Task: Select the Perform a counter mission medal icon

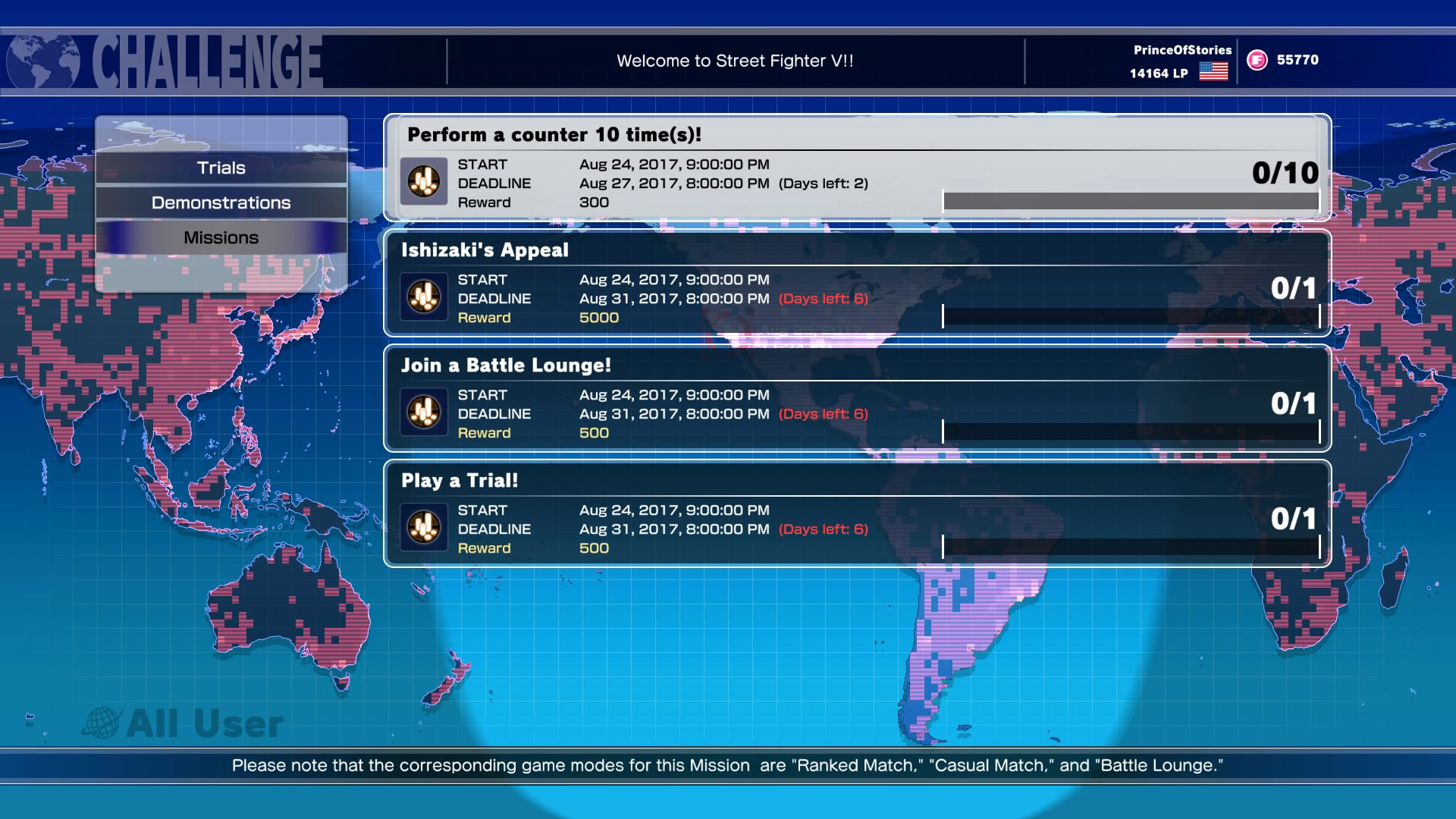Action: pyautogui.click(x=425, y=182)
